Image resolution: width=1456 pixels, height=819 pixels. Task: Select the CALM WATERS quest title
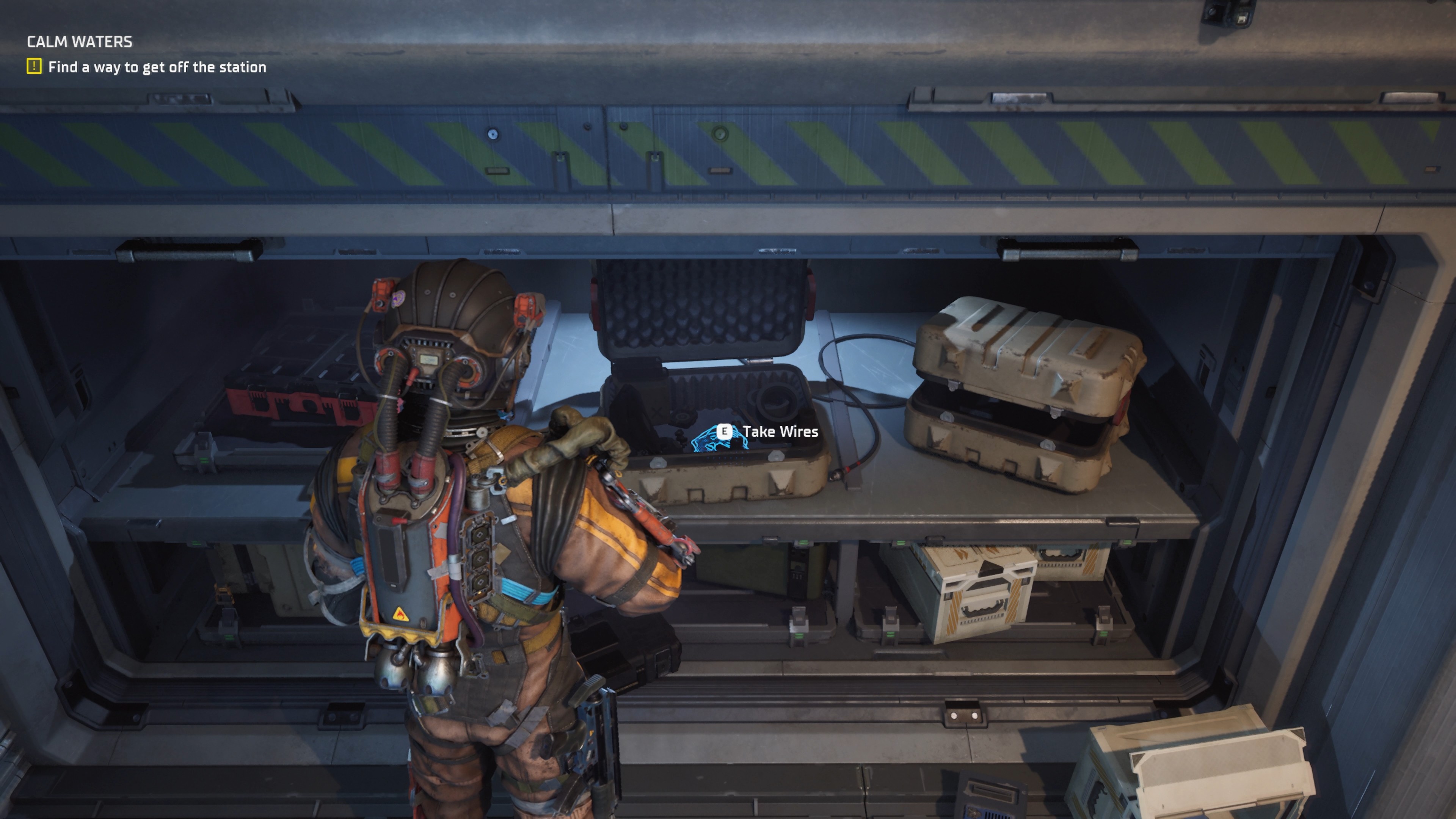pyautogui.click(x=80, y=42)
